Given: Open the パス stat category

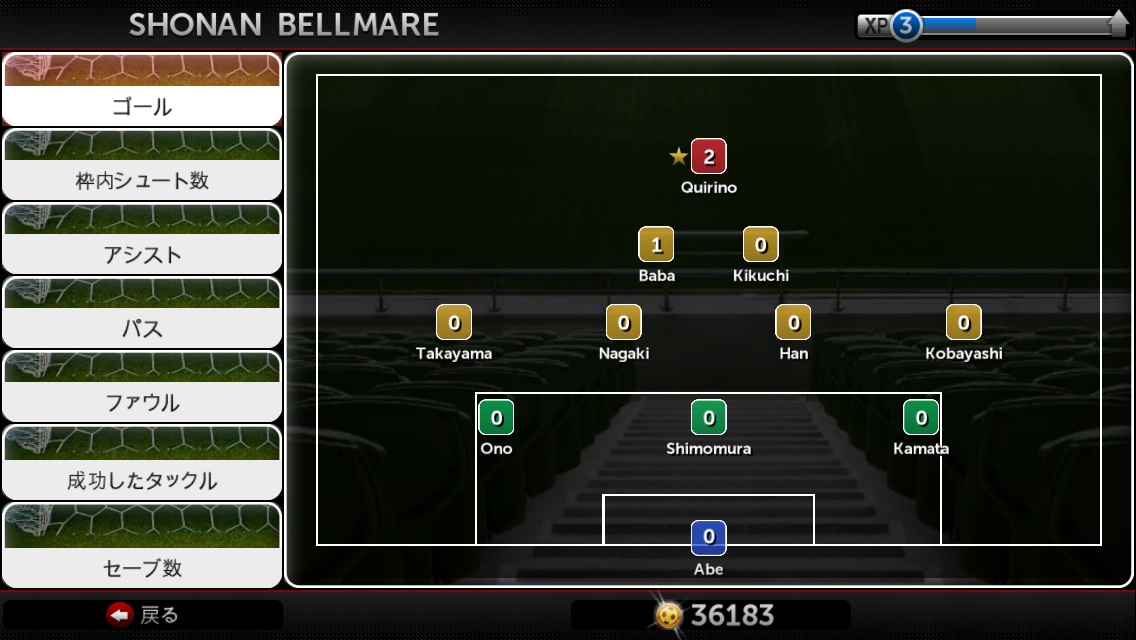Looking at the screenshot, I should tap(142, 313).
